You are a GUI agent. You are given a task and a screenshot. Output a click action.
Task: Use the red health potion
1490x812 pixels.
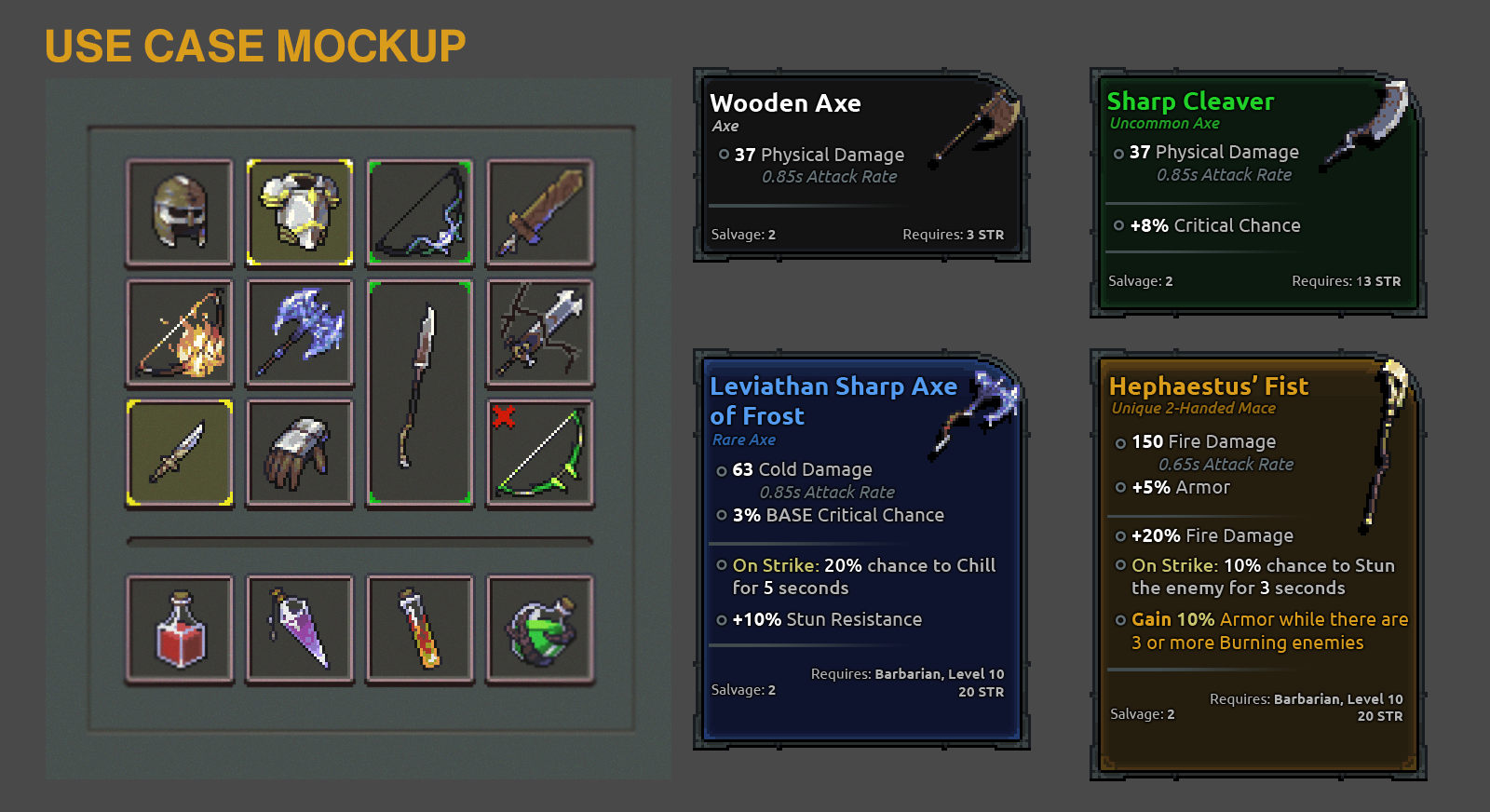tap(180, 629)
